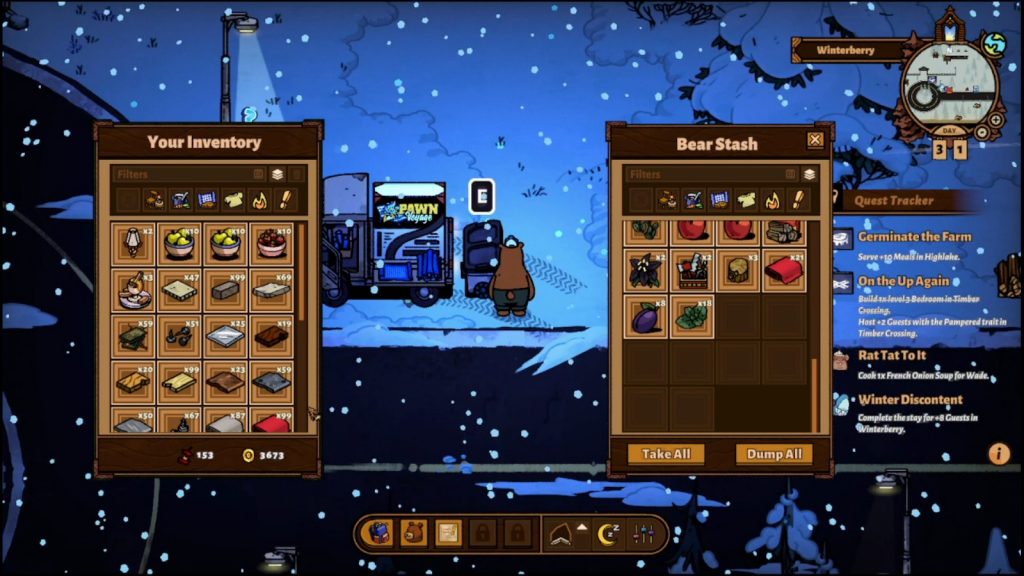Toggle the flame filter in Your Inventory
This screenshot has height=576, width=1024.
[x=259, y=201]
